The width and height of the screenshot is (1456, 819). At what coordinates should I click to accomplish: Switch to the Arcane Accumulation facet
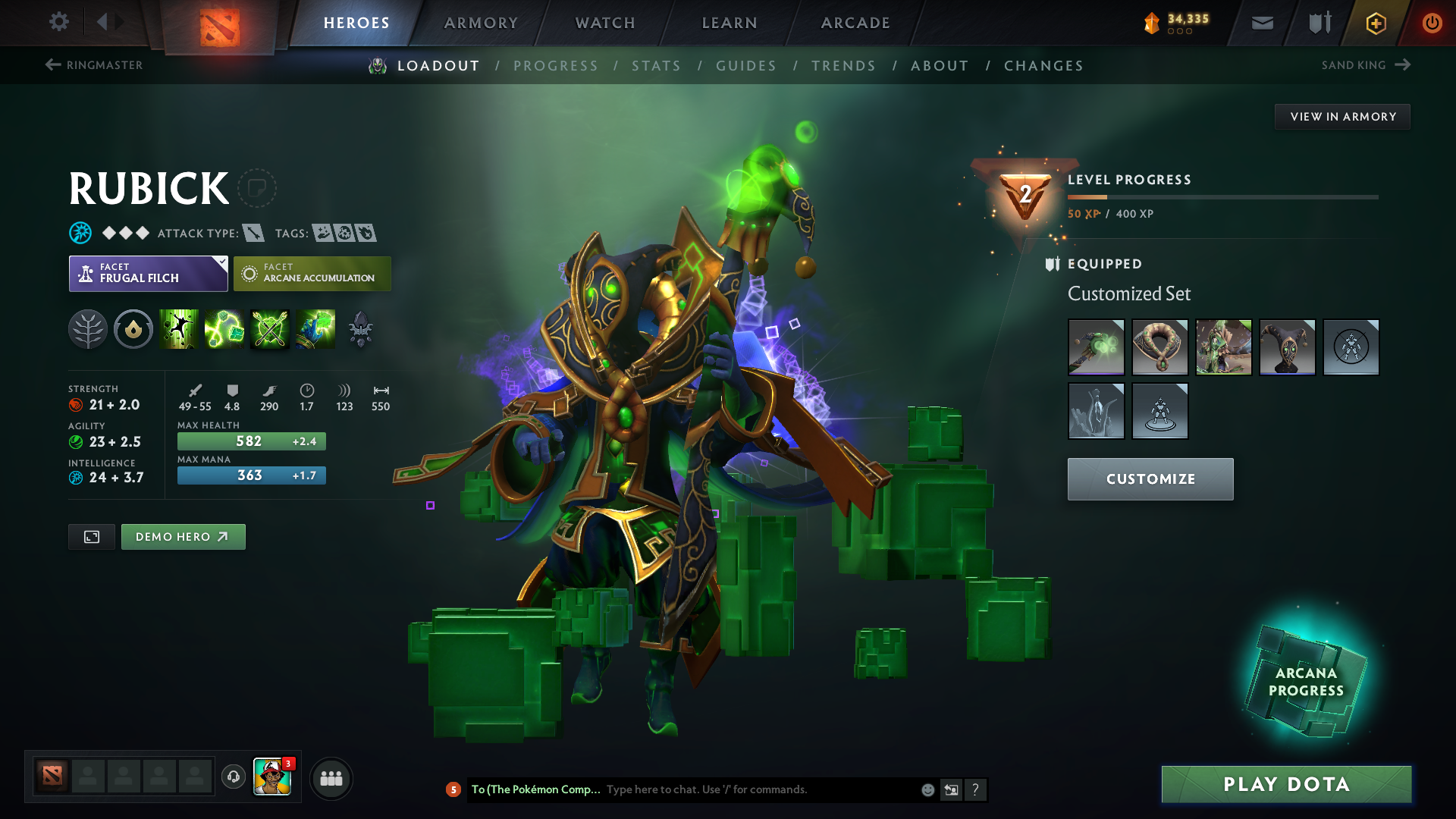[312, 273]
